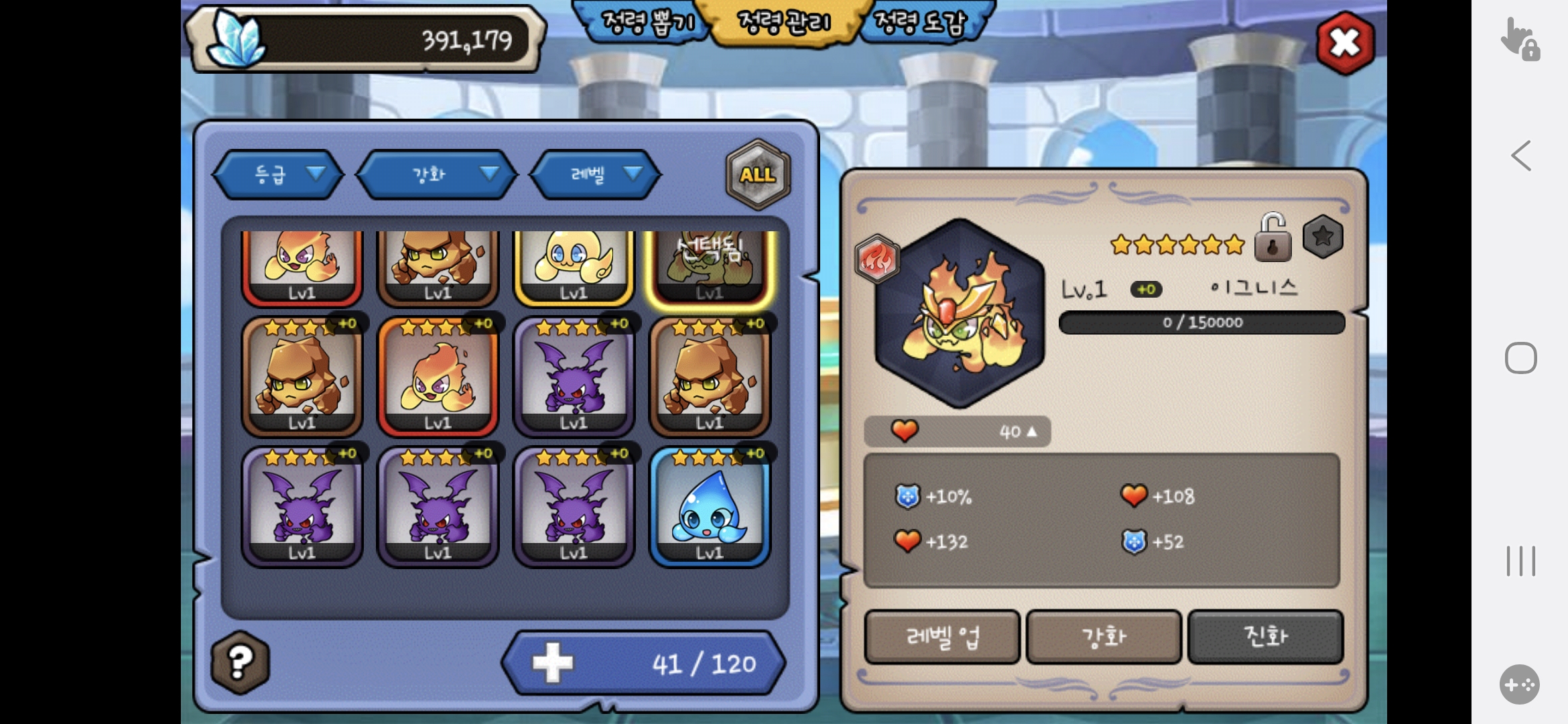Expand the heart stat 40 arrow
The width and height of the screenshot is (1568, 724).
pyautogui.click(x=1032, y=432)
